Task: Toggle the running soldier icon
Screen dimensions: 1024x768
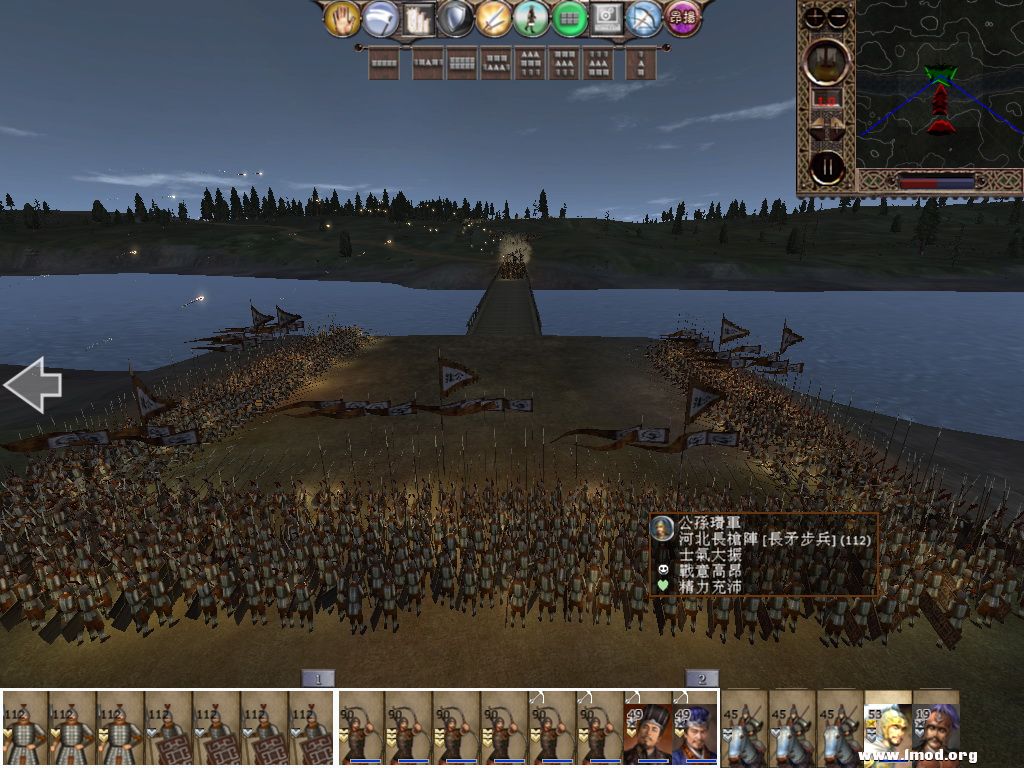Action: (531, 19)
